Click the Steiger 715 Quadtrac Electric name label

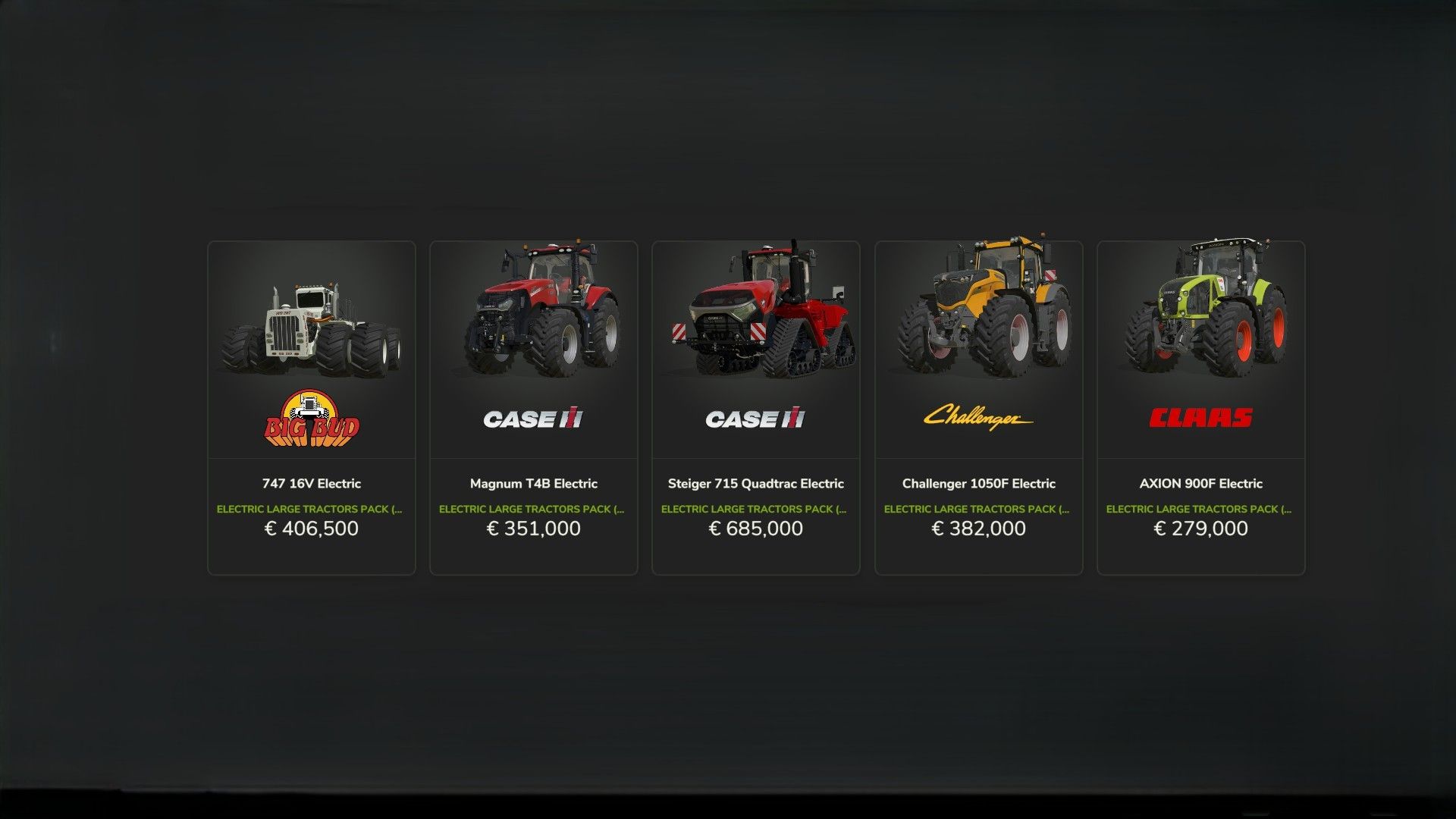click(755, 483)
